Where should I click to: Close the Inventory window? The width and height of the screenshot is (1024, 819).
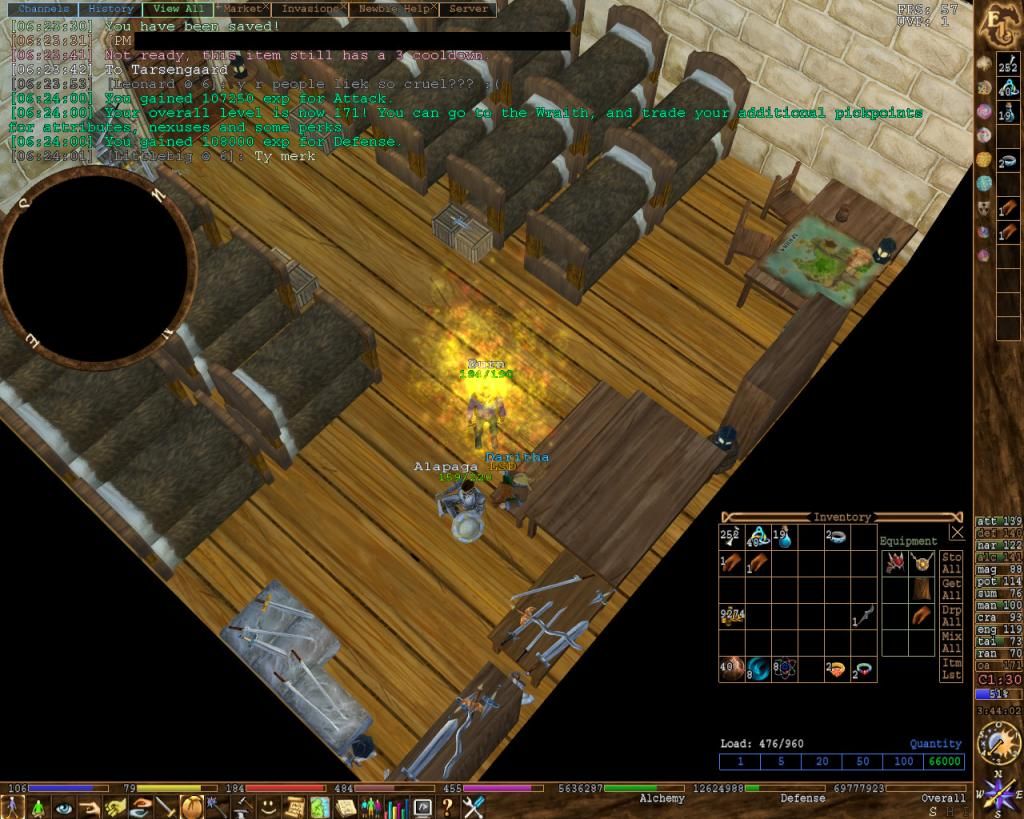(957, 533)
